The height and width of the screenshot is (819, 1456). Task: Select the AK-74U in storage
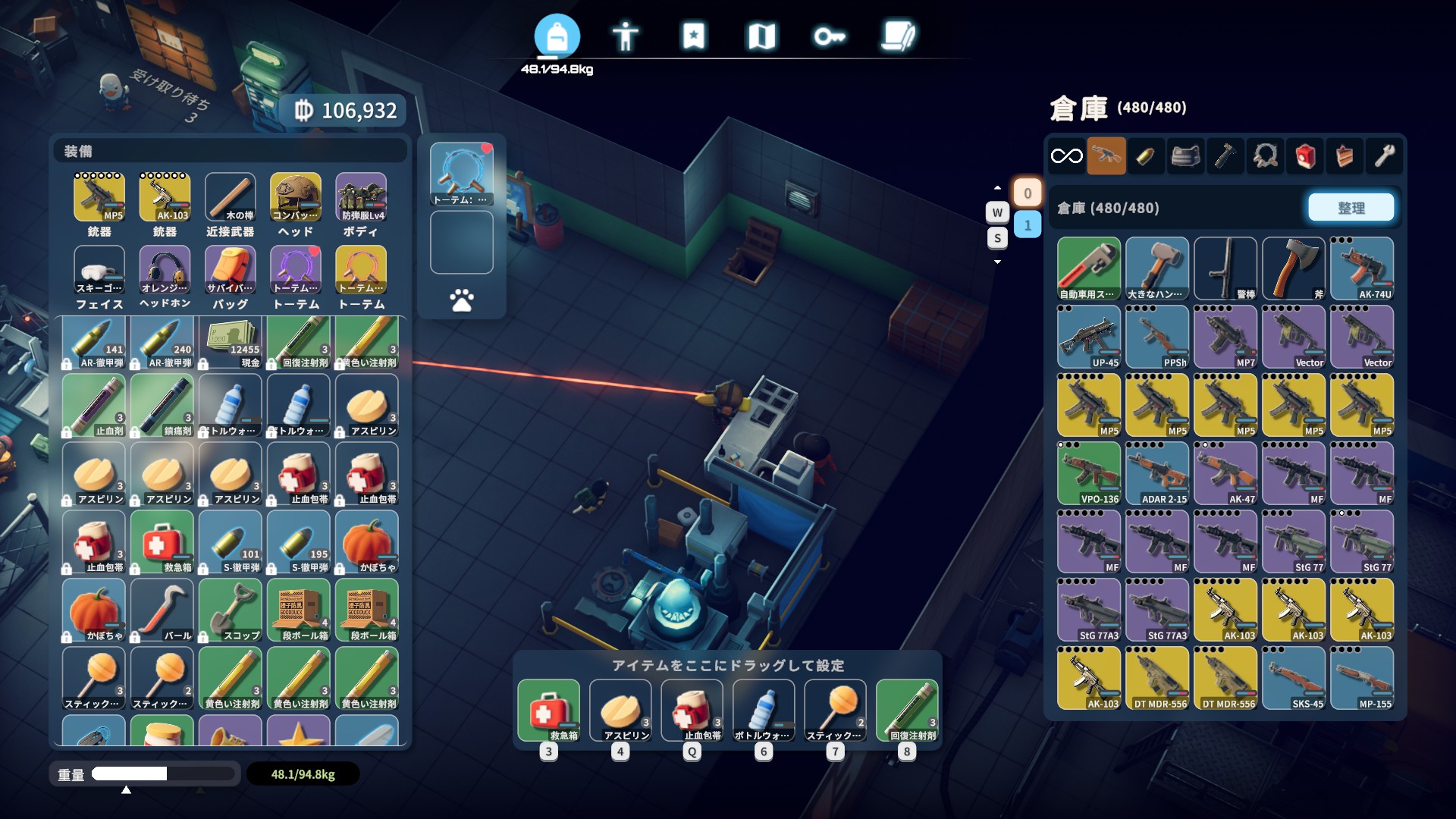(1362, 268)
